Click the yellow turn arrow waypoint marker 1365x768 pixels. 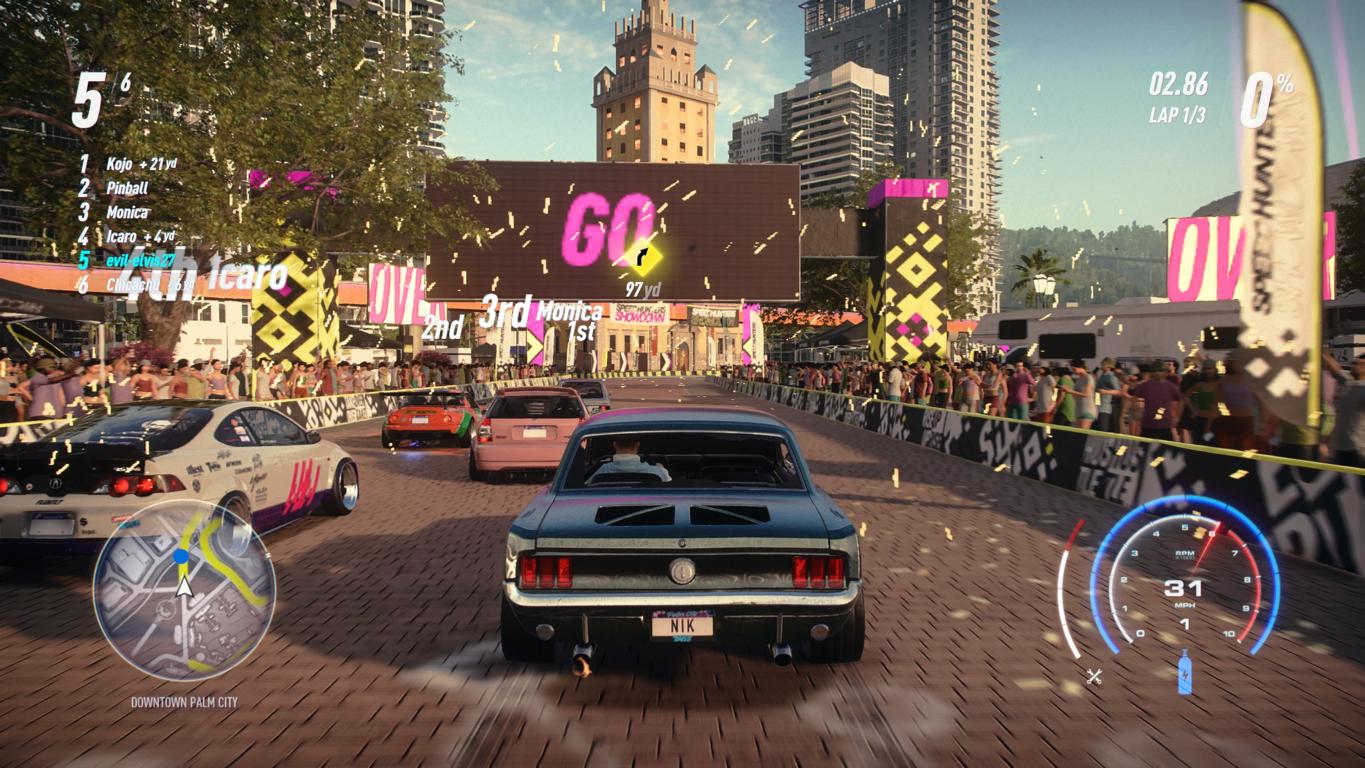pyautogui.click(x=643, y=258)
